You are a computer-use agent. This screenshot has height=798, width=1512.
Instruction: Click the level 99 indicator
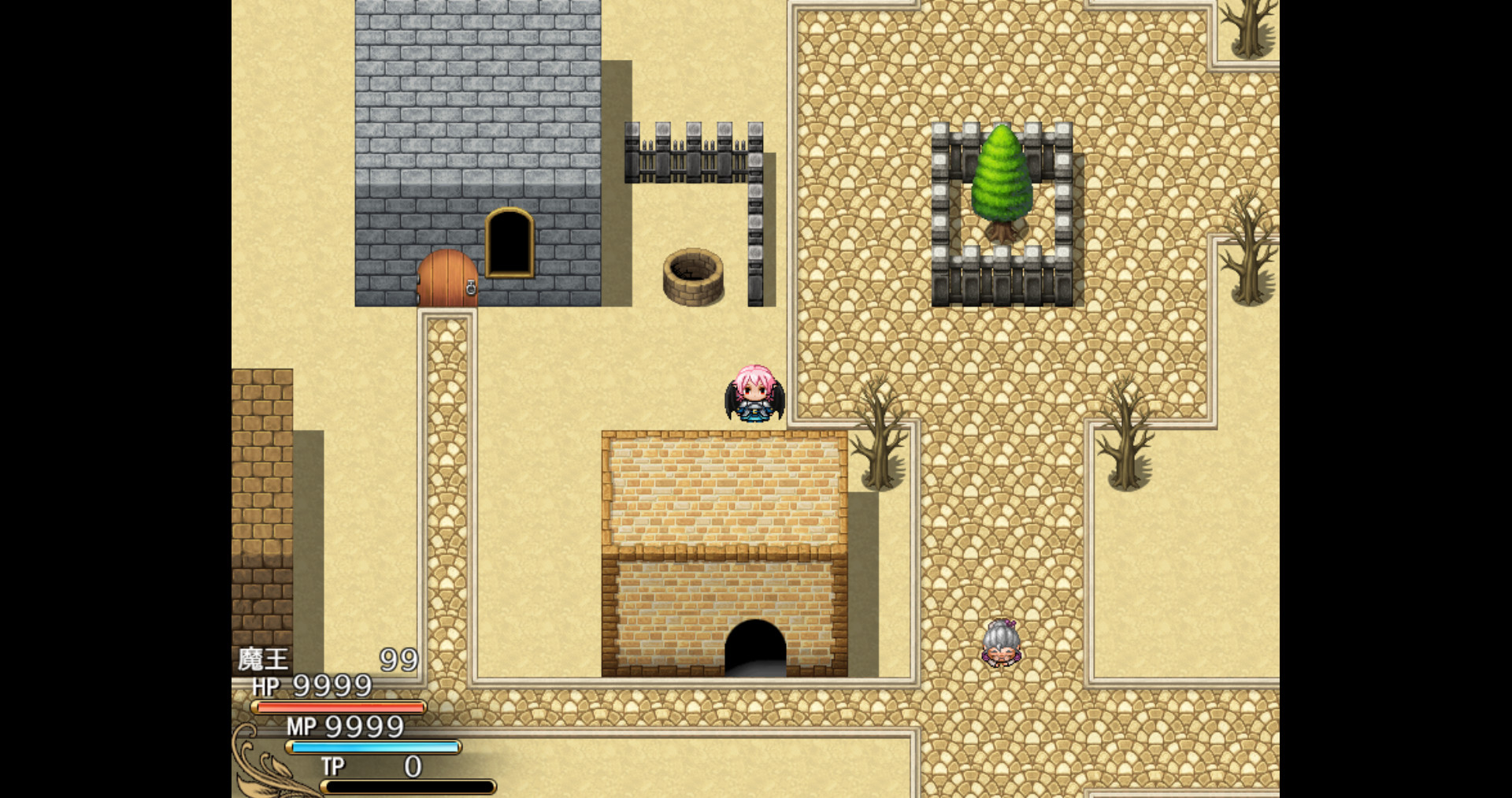pyautogui.click(x=398, y=659)
